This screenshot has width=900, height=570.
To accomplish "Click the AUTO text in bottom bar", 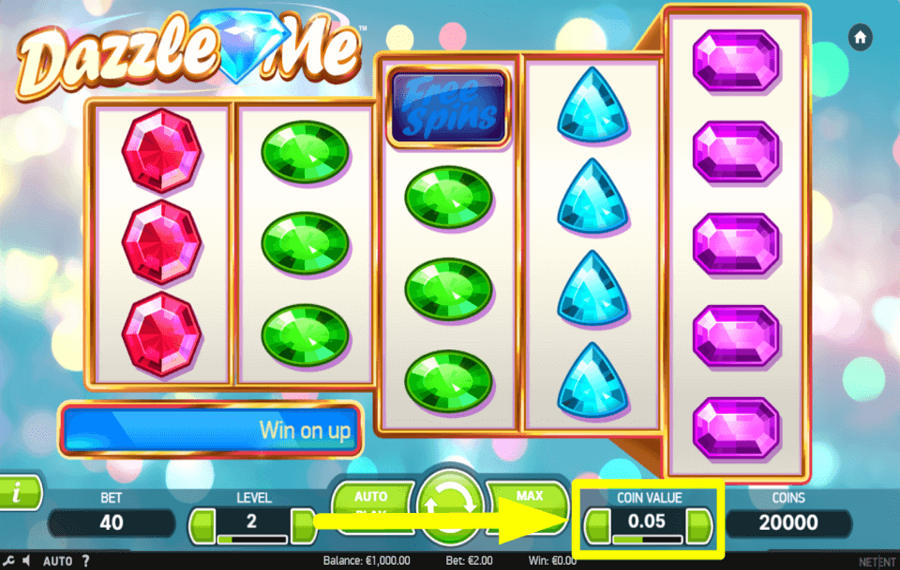I will [x=55, y=561].
